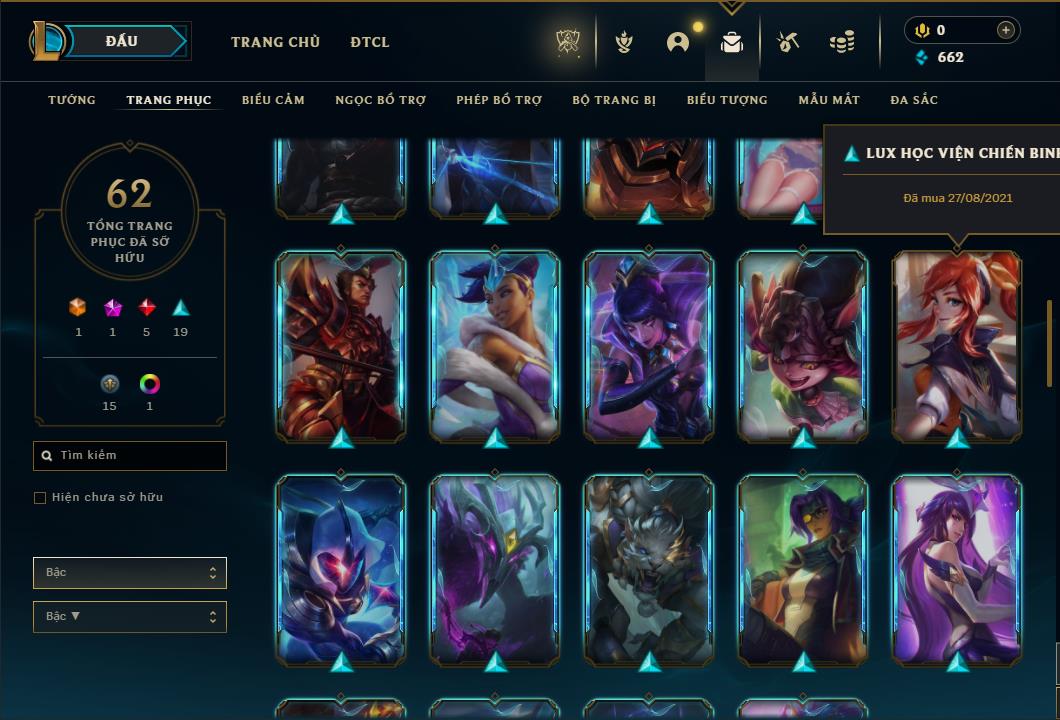Switch to the MẪU MẮT tab
Viewport: 1060px width, 720px height.
click(x=829, y=100)
